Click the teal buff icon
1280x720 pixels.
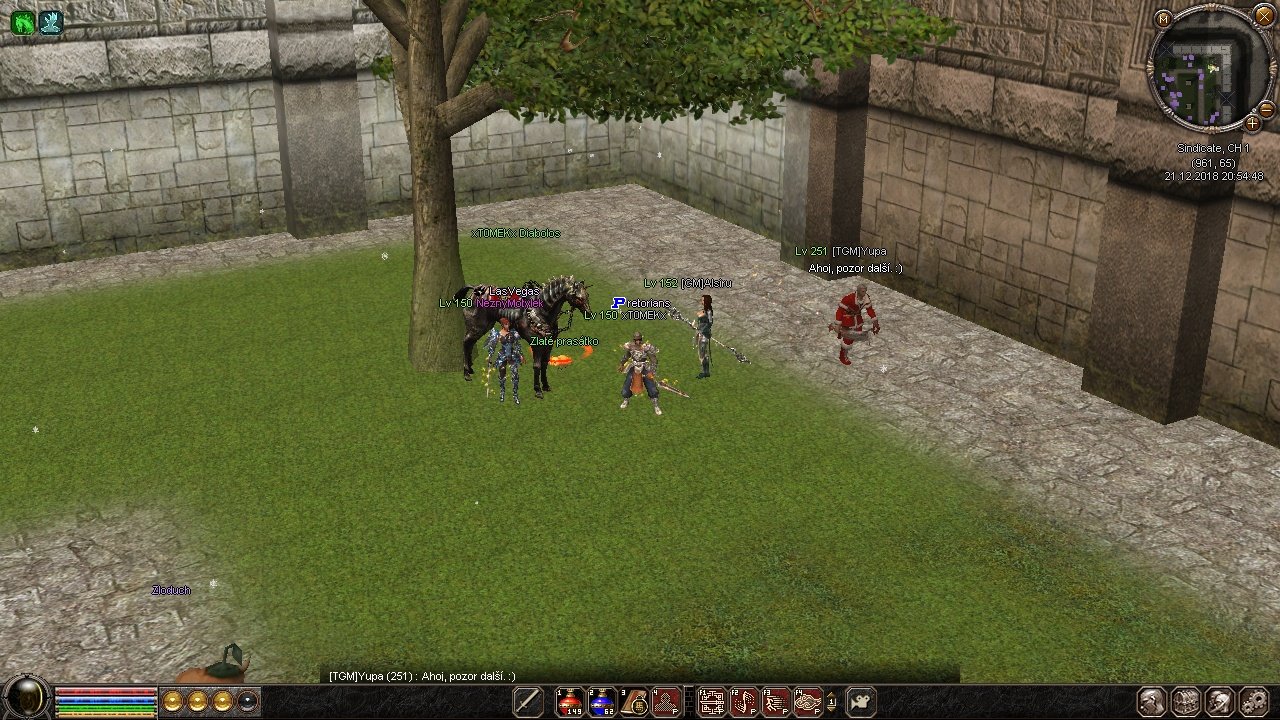(x=51, y=22)
